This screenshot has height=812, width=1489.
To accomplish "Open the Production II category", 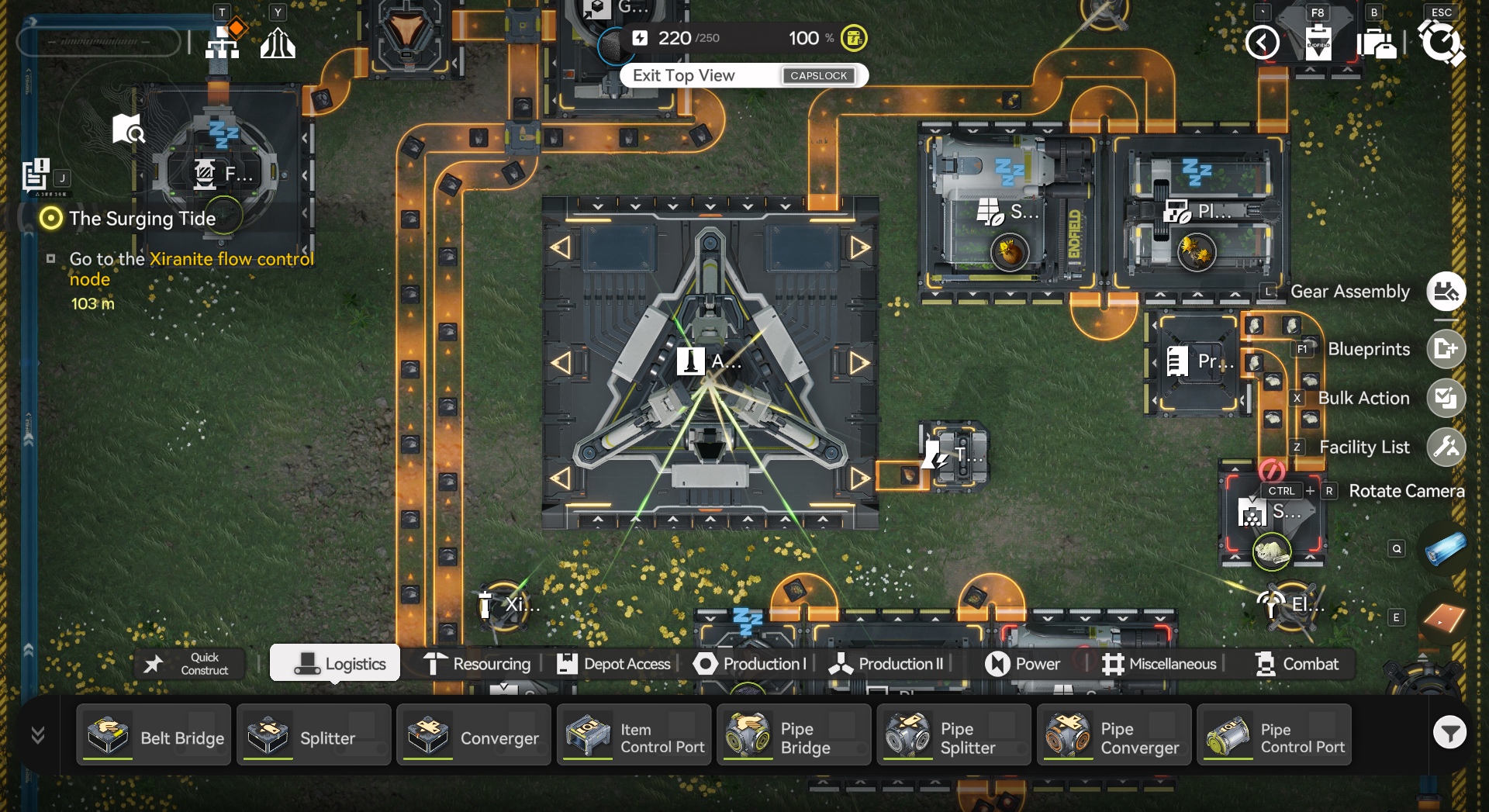I will [x=886, y=664].
